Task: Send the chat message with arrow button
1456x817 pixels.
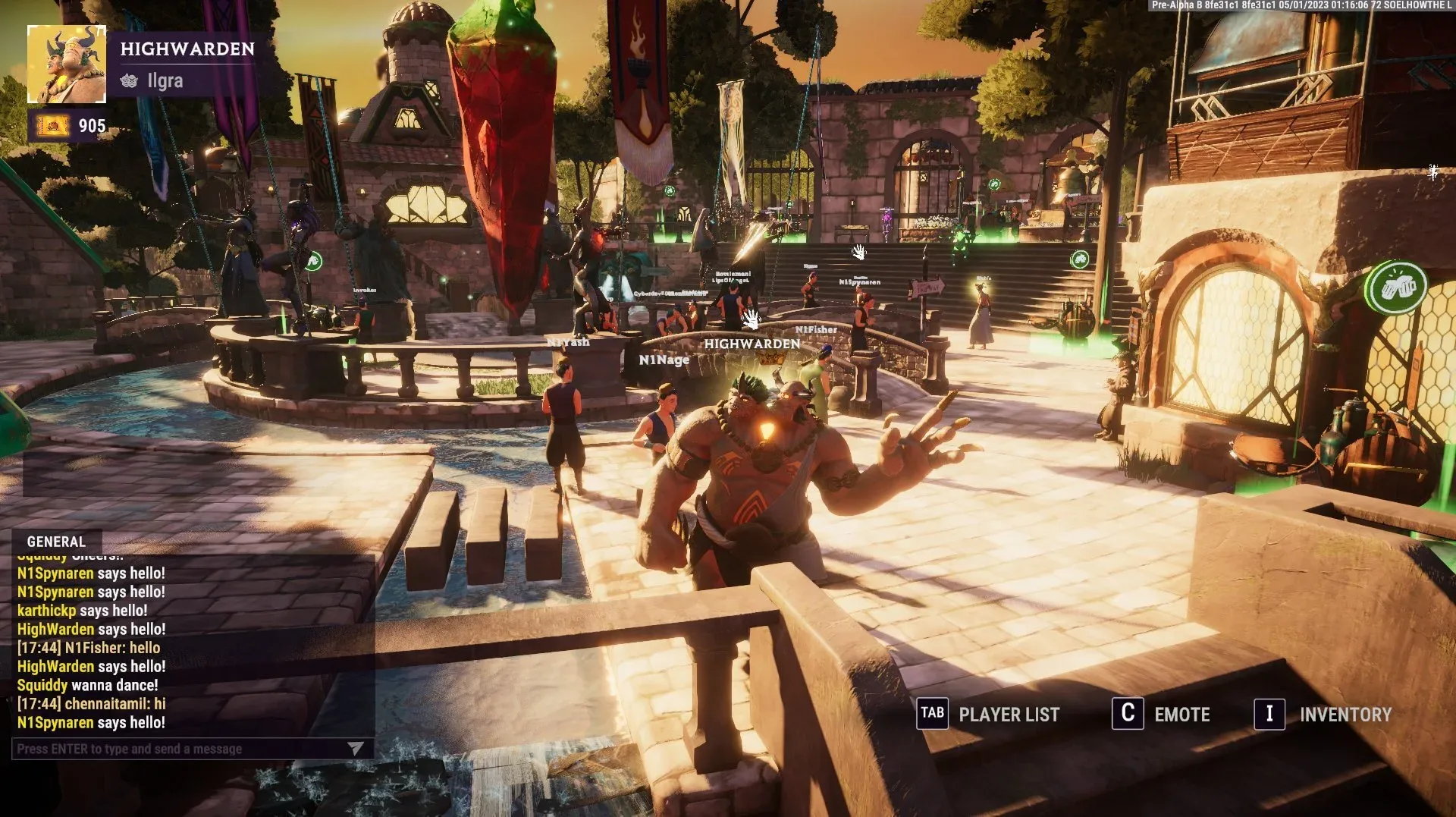Action: 355,749
